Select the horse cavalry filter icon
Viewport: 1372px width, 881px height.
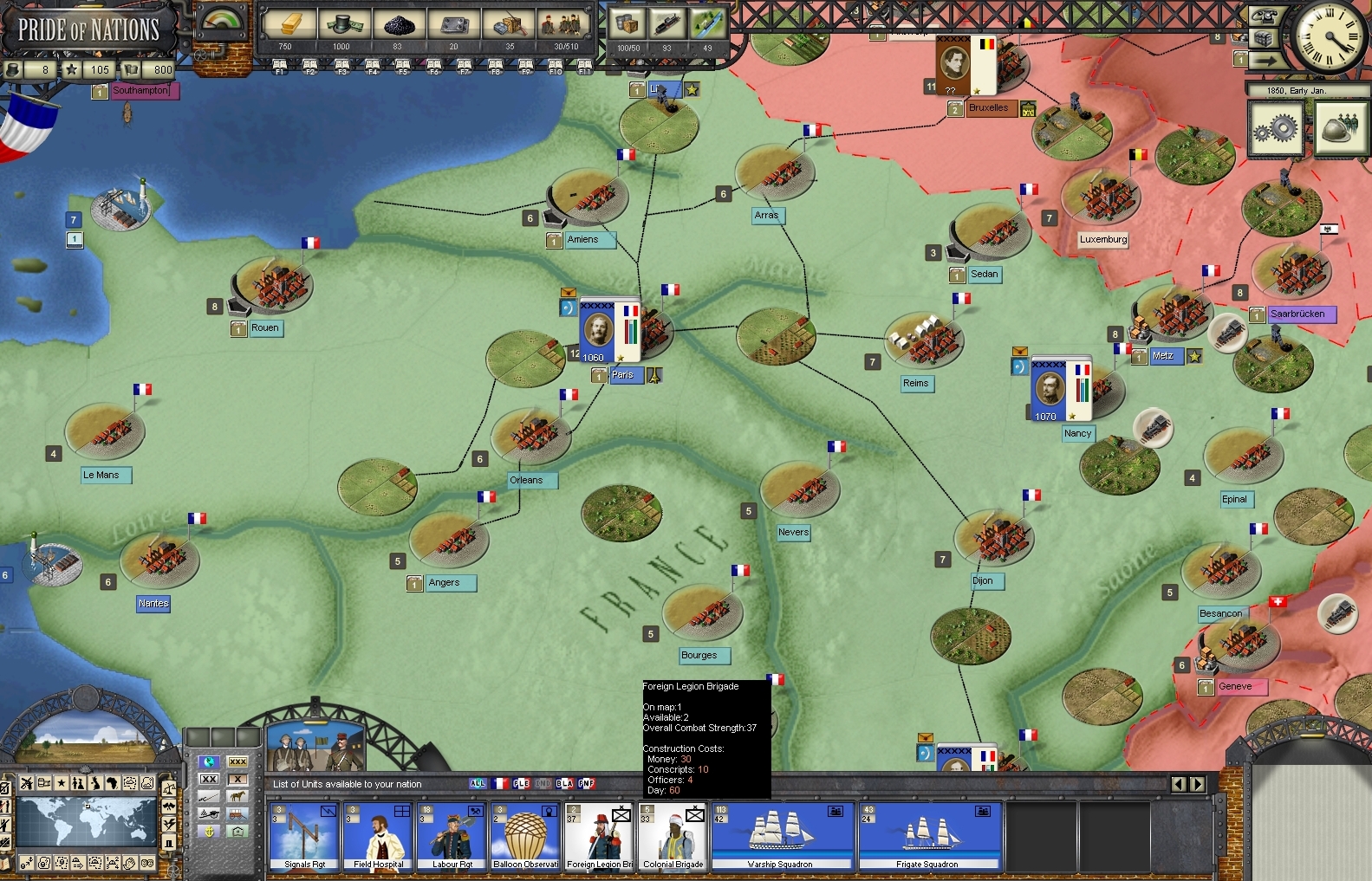[237, 795]
